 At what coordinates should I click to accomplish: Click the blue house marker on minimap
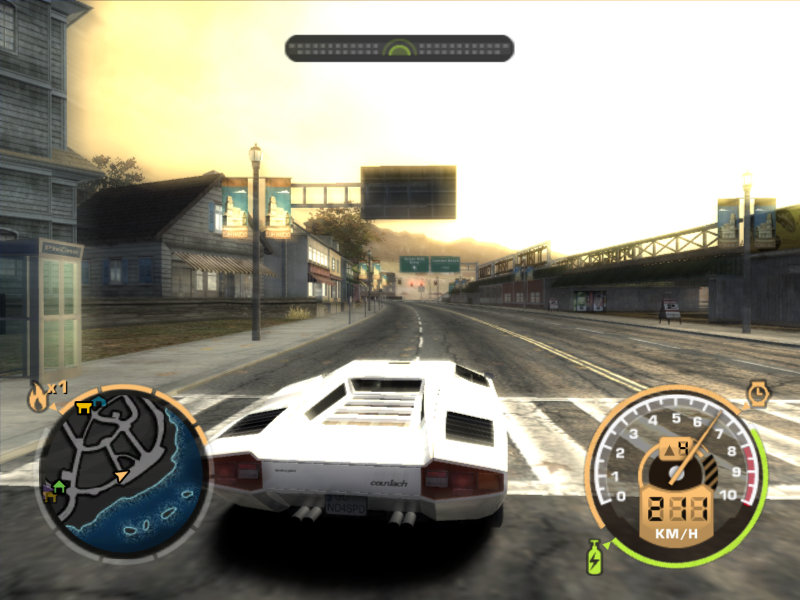click(100, 402)
